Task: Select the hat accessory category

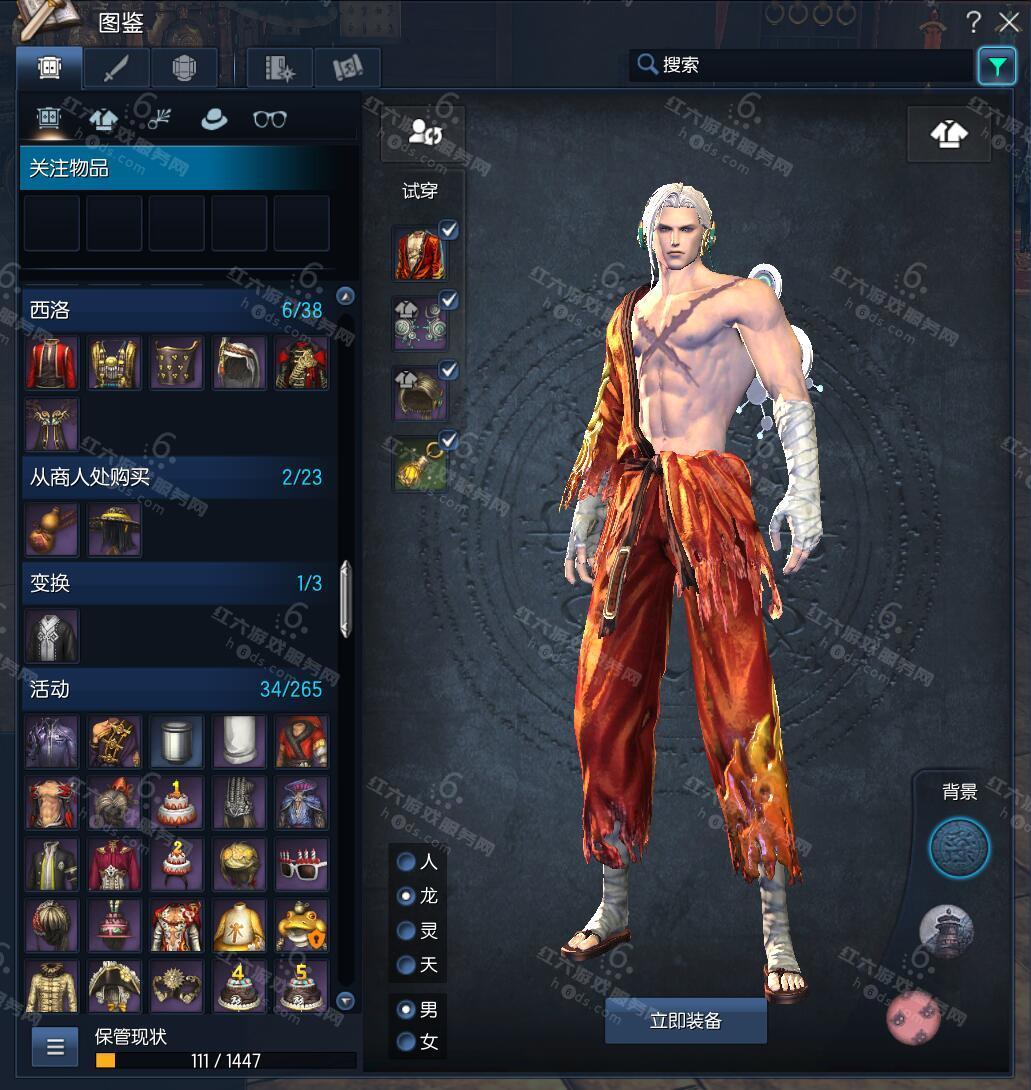Action: tap(214, 119)
